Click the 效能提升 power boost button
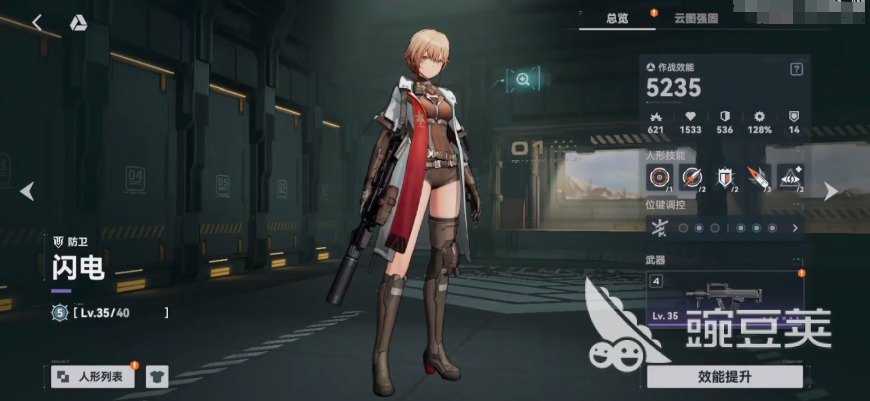 pos(724,377)
